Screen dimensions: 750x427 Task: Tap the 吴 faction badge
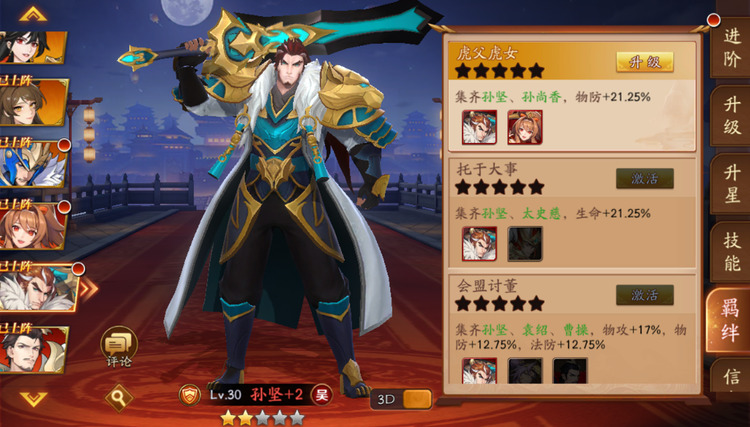point(321,394)
